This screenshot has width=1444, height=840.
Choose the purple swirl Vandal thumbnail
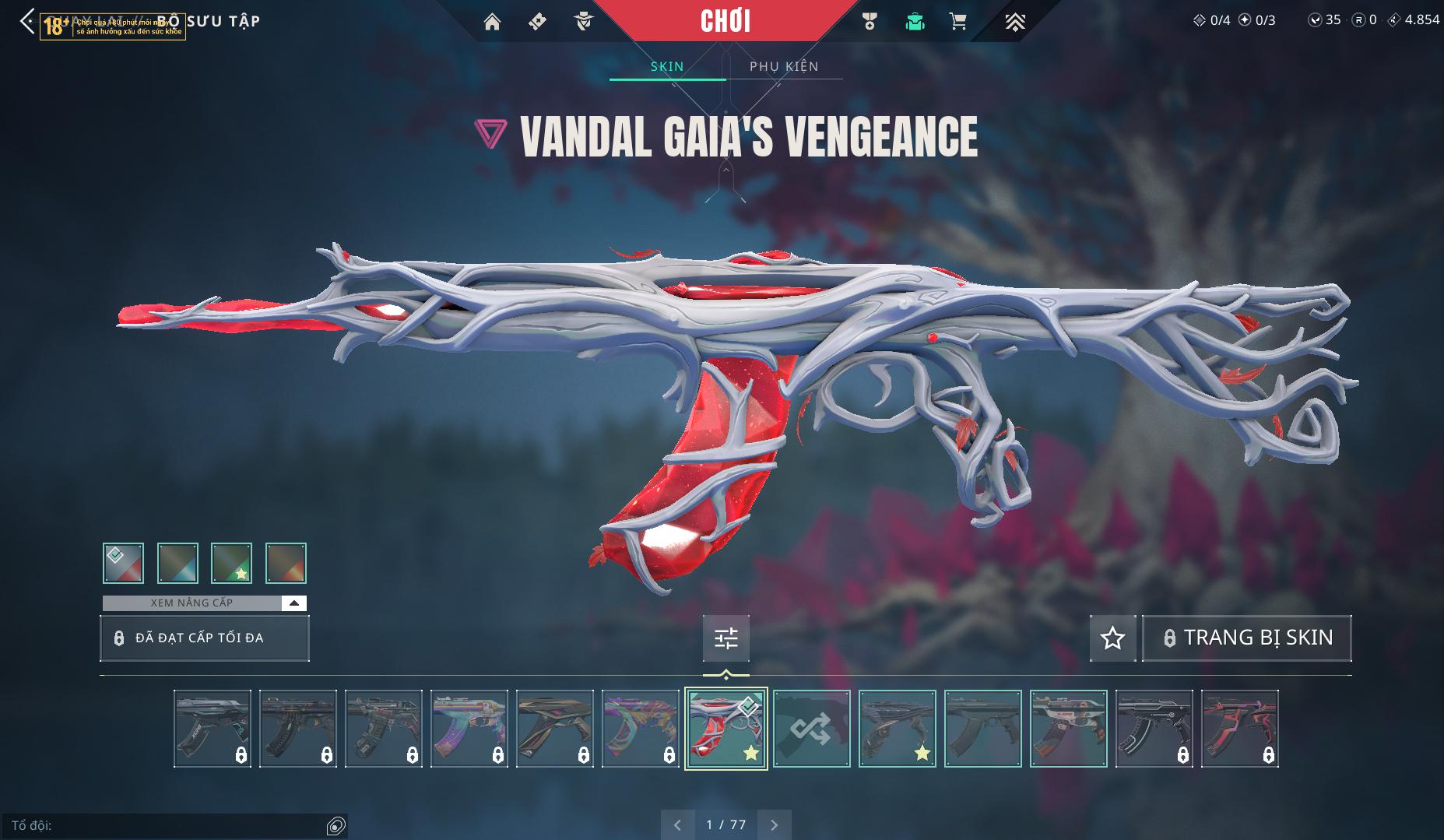pos(640,729)
